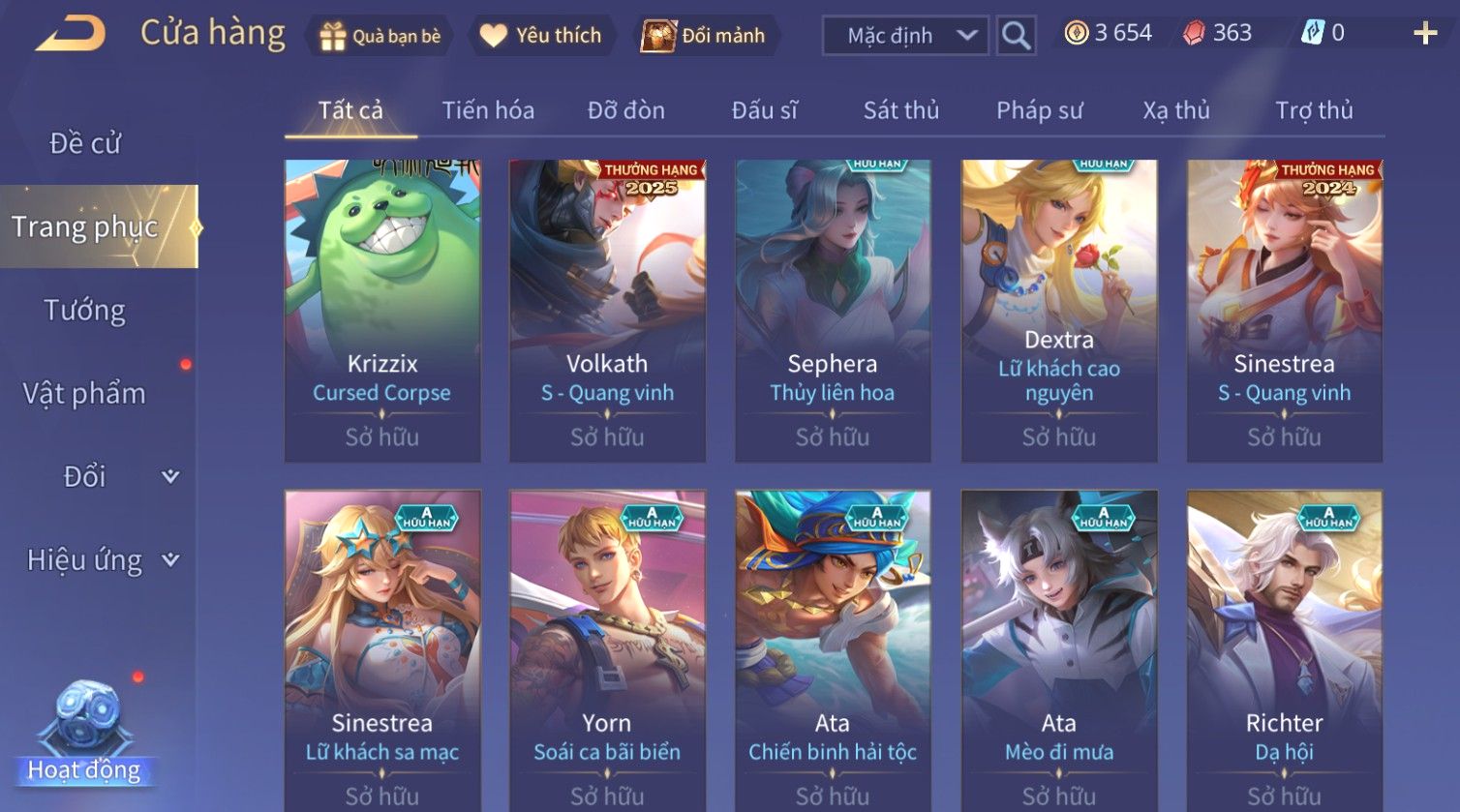Expand the Mặc định sort dropdown
Viewport: 1460px width, 812px height.
point(905,36)
